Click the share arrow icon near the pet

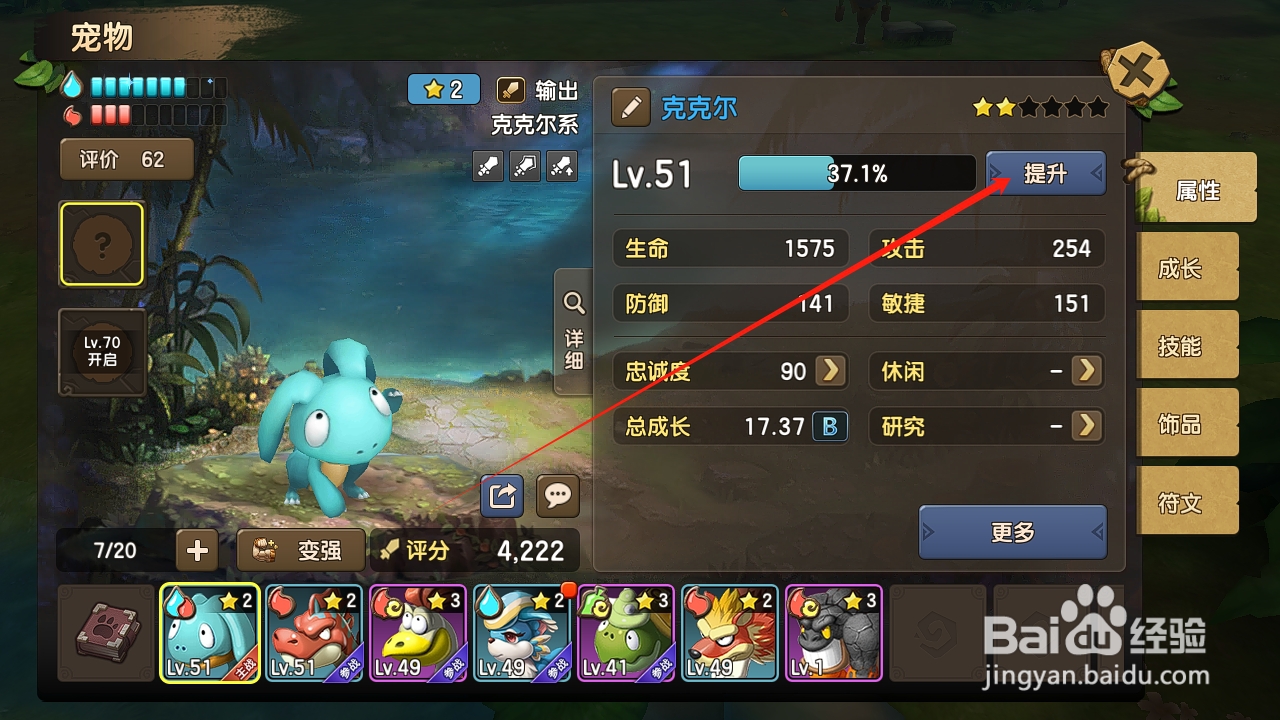(501, 496)
